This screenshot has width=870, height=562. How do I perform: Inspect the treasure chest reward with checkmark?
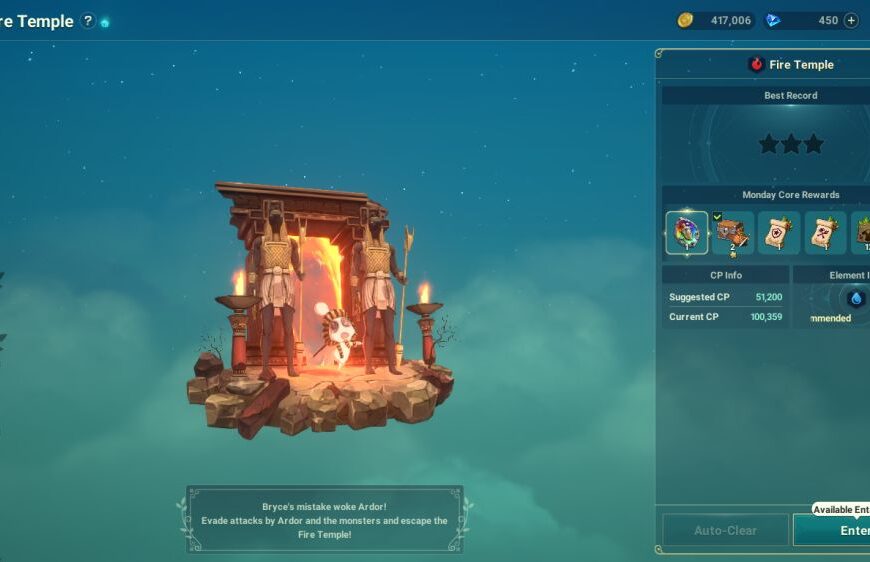point(733,233)
